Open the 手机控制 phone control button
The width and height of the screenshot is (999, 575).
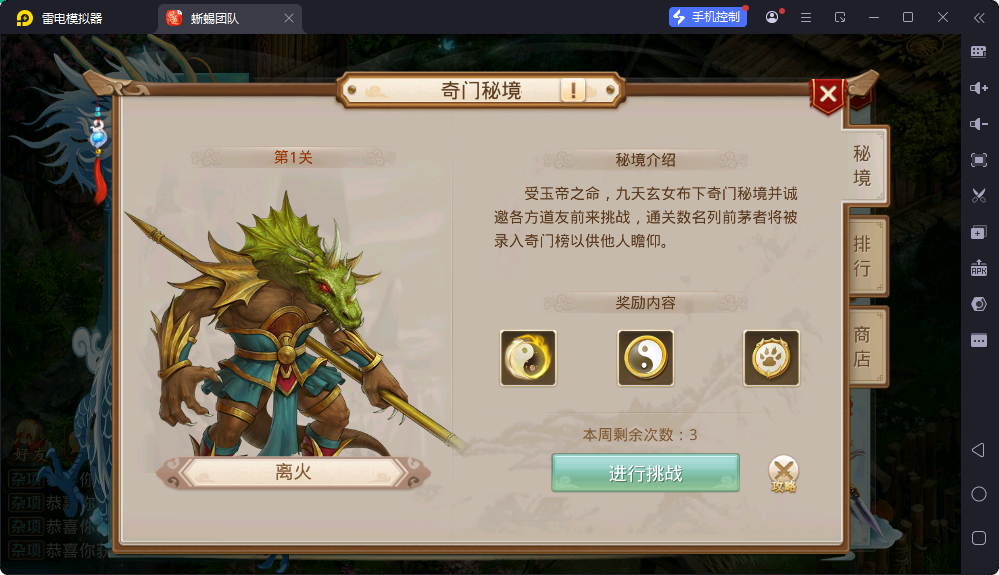708,17
